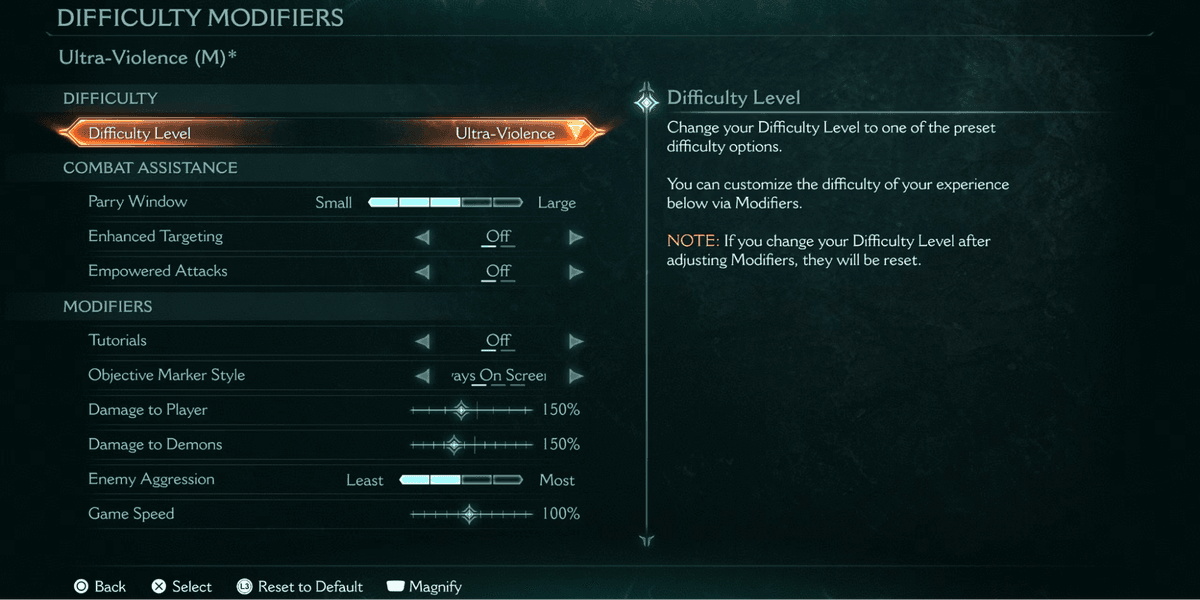This screenshot has width=1200, height=600.
Task: Click right arrow for Tutorials
Action: 576,341
